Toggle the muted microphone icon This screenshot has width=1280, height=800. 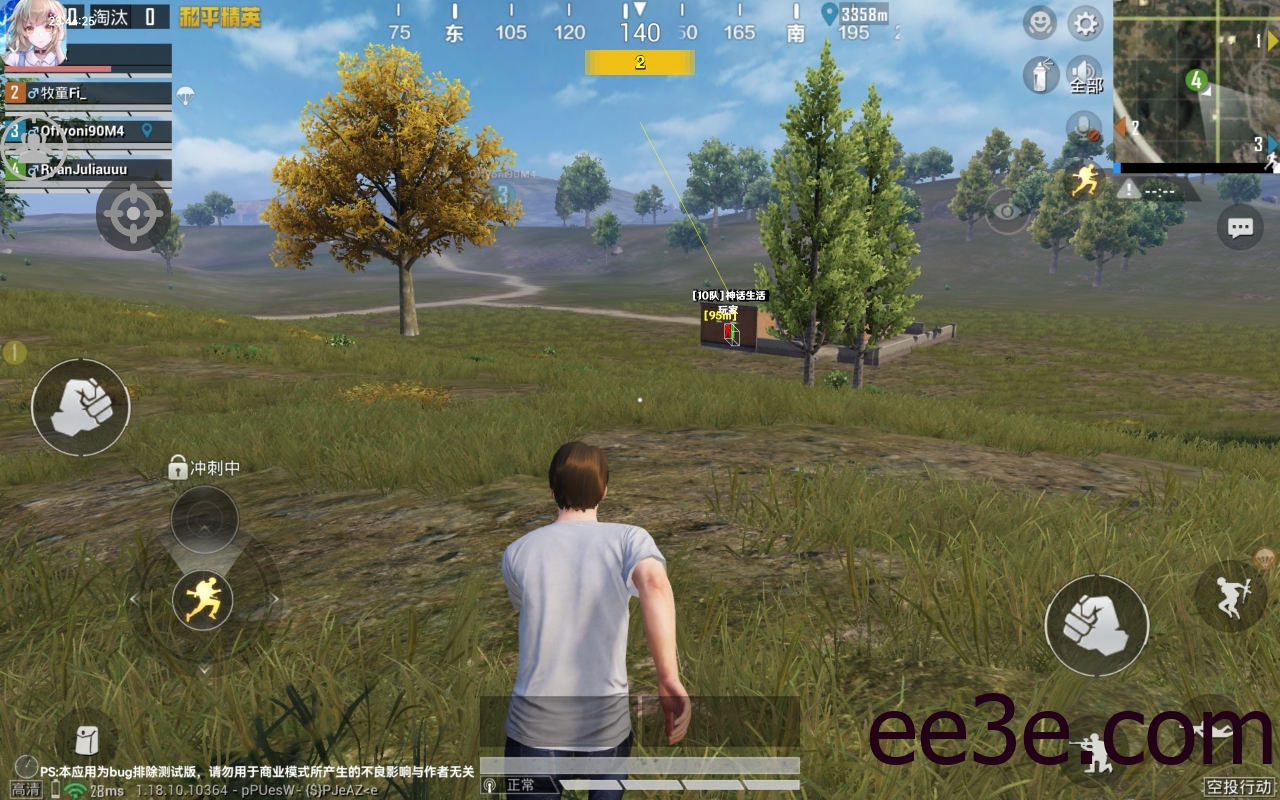coord(1083,127)
